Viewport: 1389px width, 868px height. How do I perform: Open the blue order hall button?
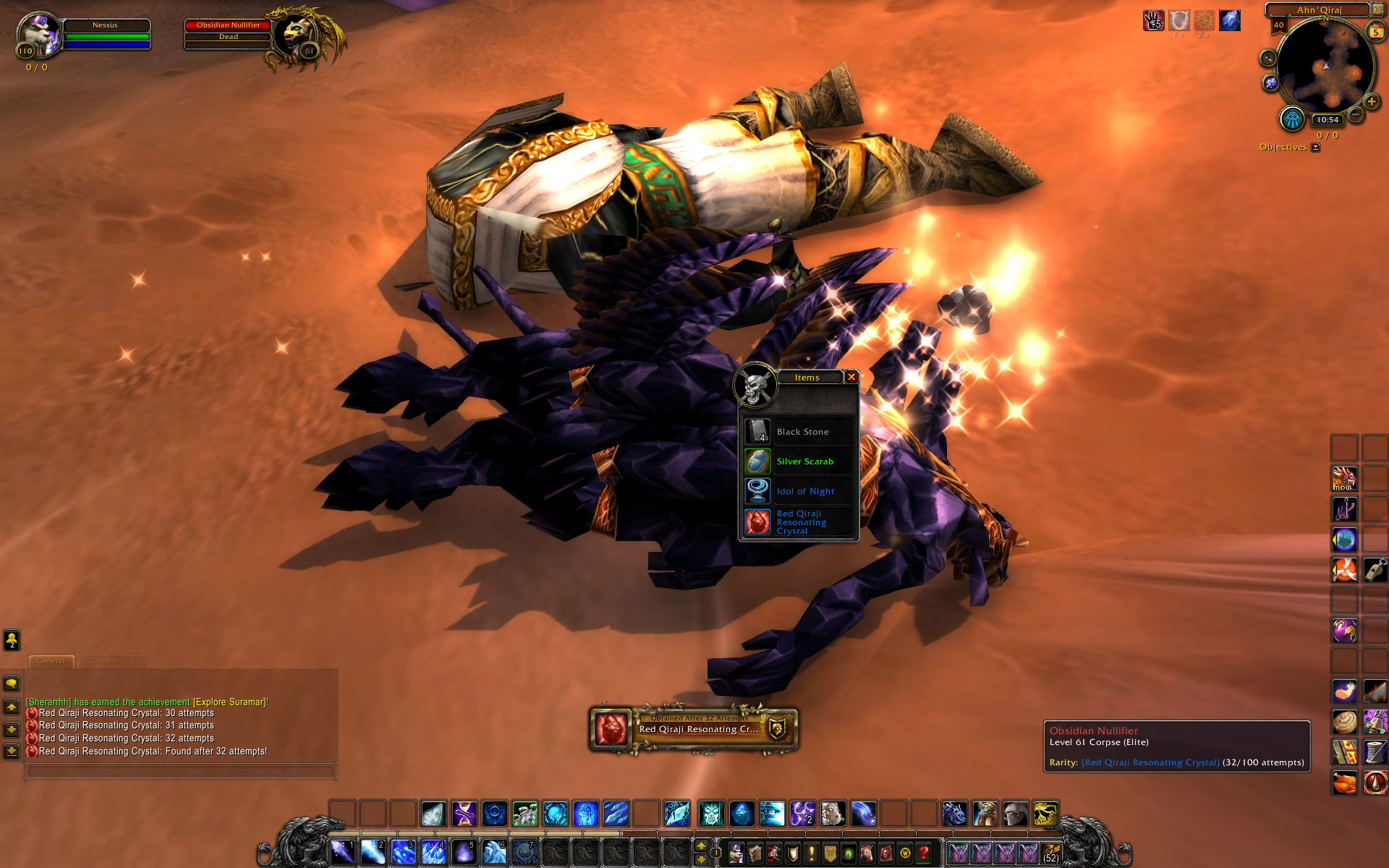coord(1292,119)
